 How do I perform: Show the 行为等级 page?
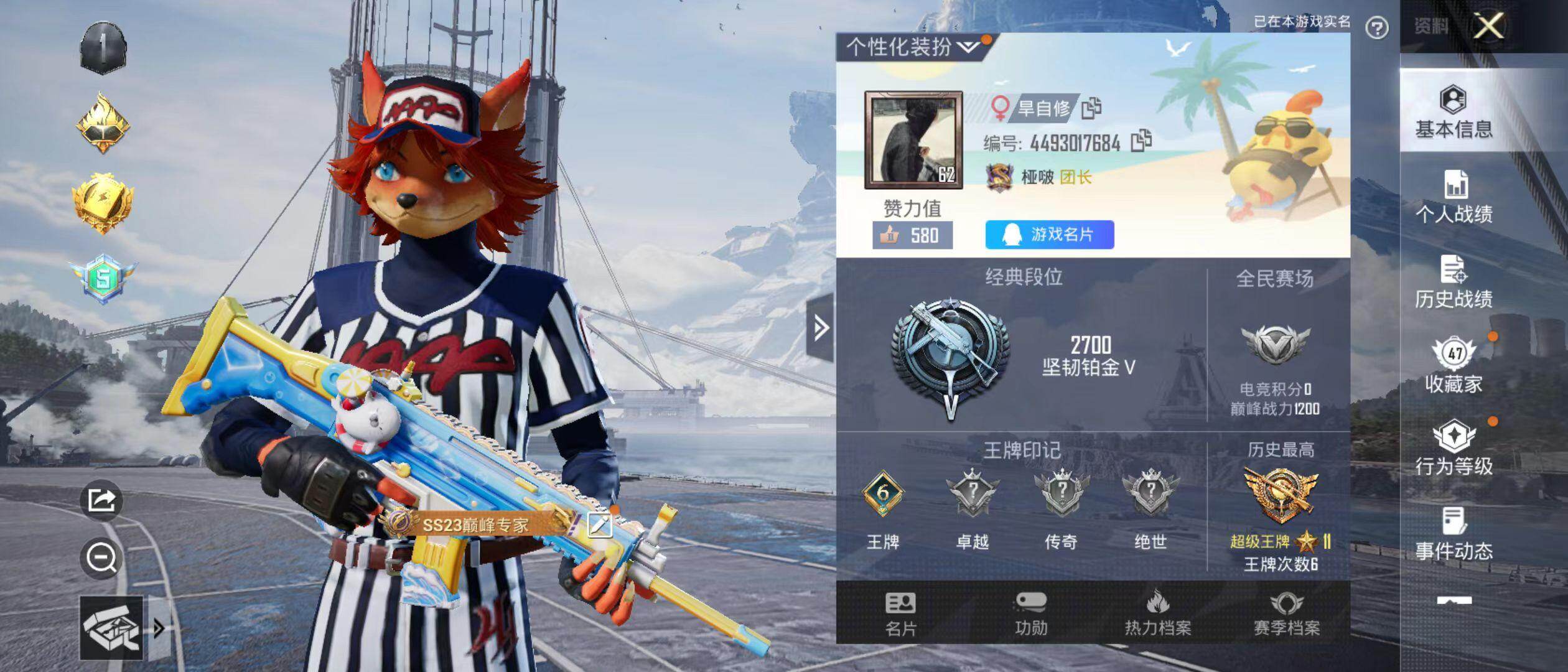click(x=1454, y=449)
